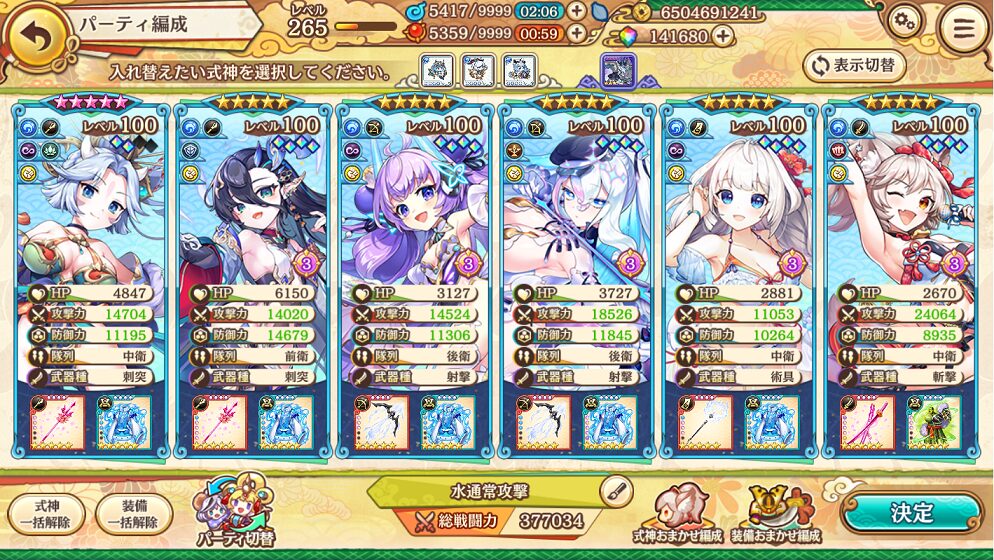Open the hamburger main menu
Screen dimensions: 994x560
click(964, 29)
